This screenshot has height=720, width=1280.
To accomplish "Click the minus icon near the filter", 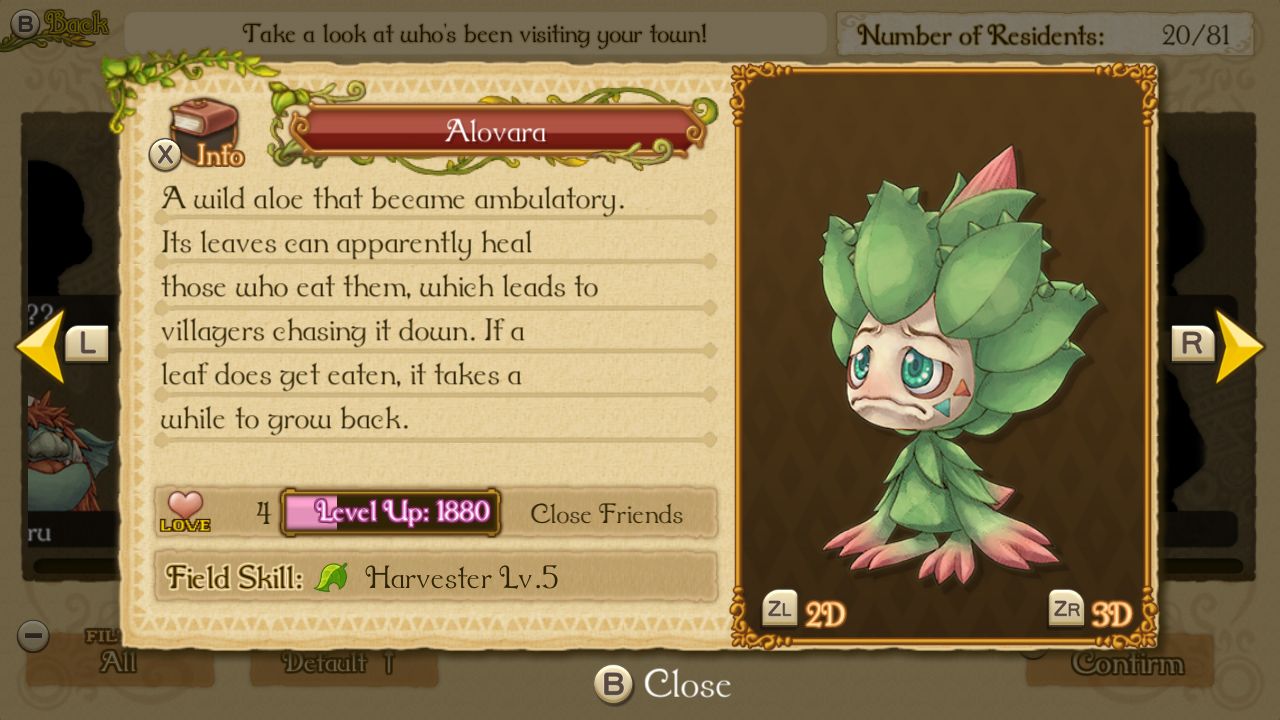I will pyautogui.click(x=32, y=636).
